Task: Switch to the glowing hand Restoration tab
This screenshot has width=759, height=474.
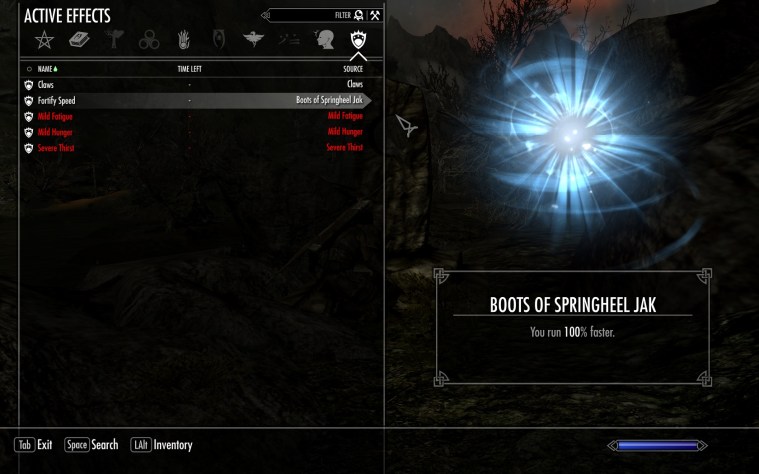Action: (184, 41)
